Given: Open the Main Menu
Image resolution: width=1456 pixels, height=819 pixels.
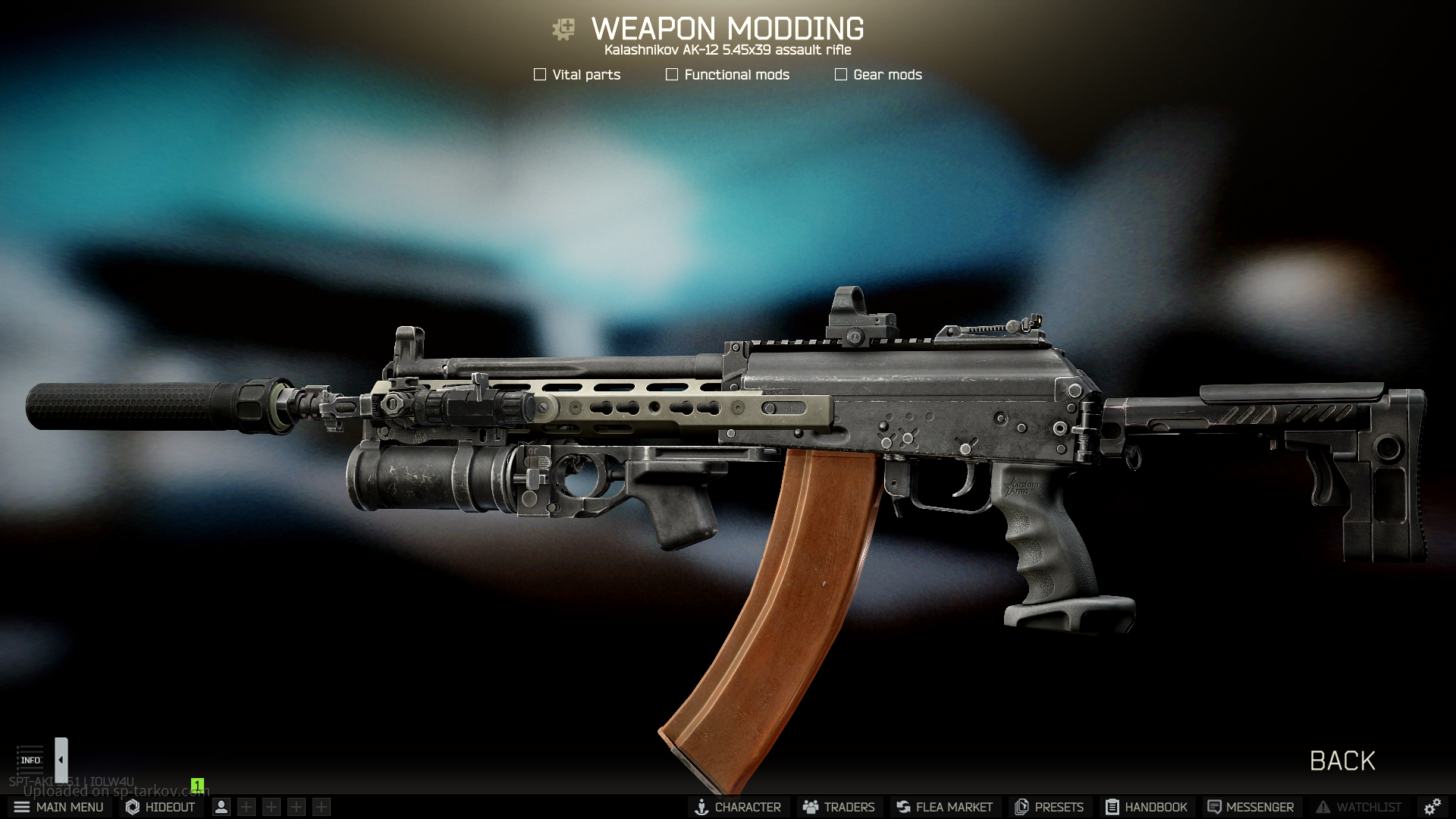Looking at the screenshot, I should (58, 807).
